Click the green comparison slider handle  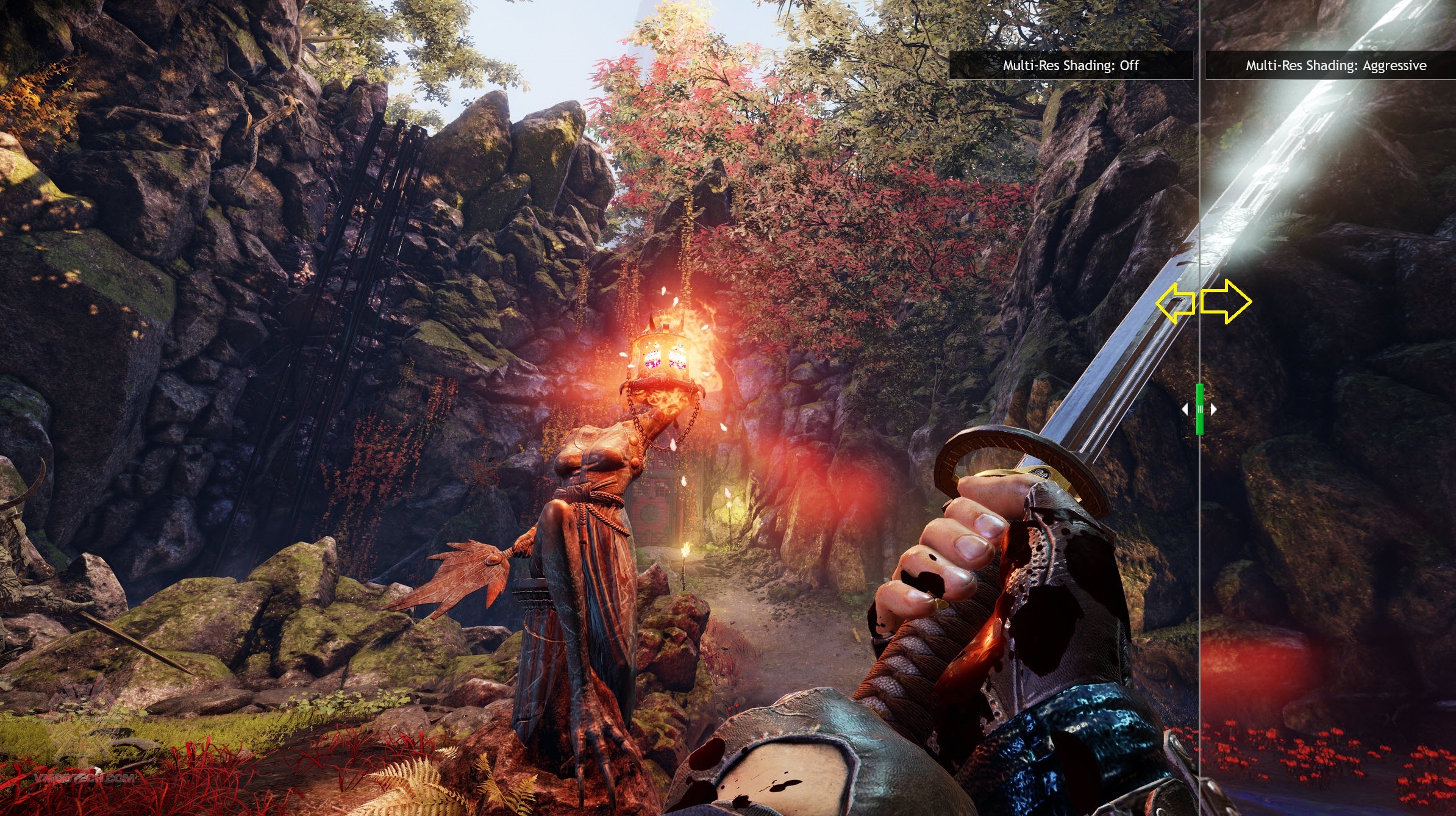click(1199, 409)
